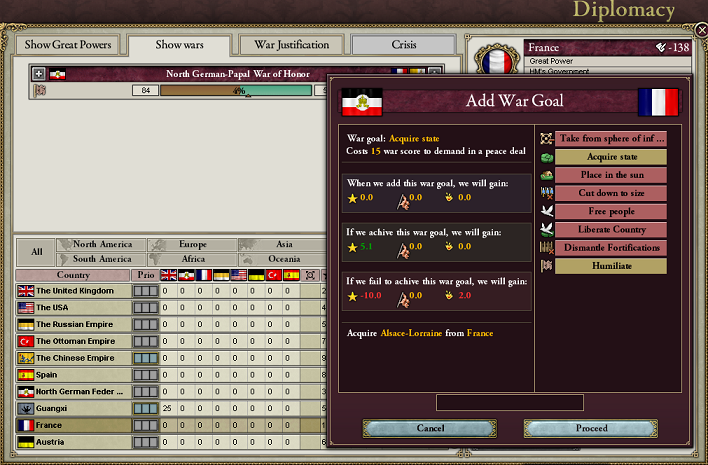The image size is (708, 465).
Task: Select Take from sphere of influence goal
Action: pos(610,138)
